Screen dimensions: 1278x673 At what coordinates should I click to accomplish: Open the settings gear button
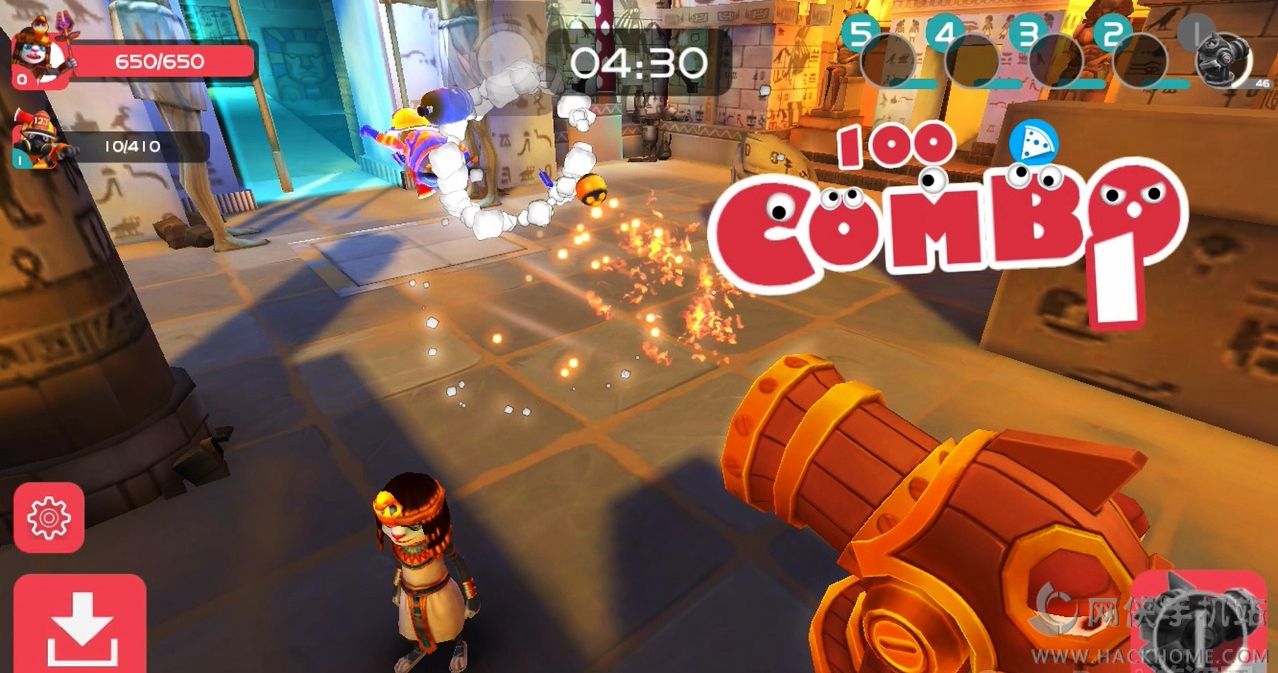coord(48,516)
